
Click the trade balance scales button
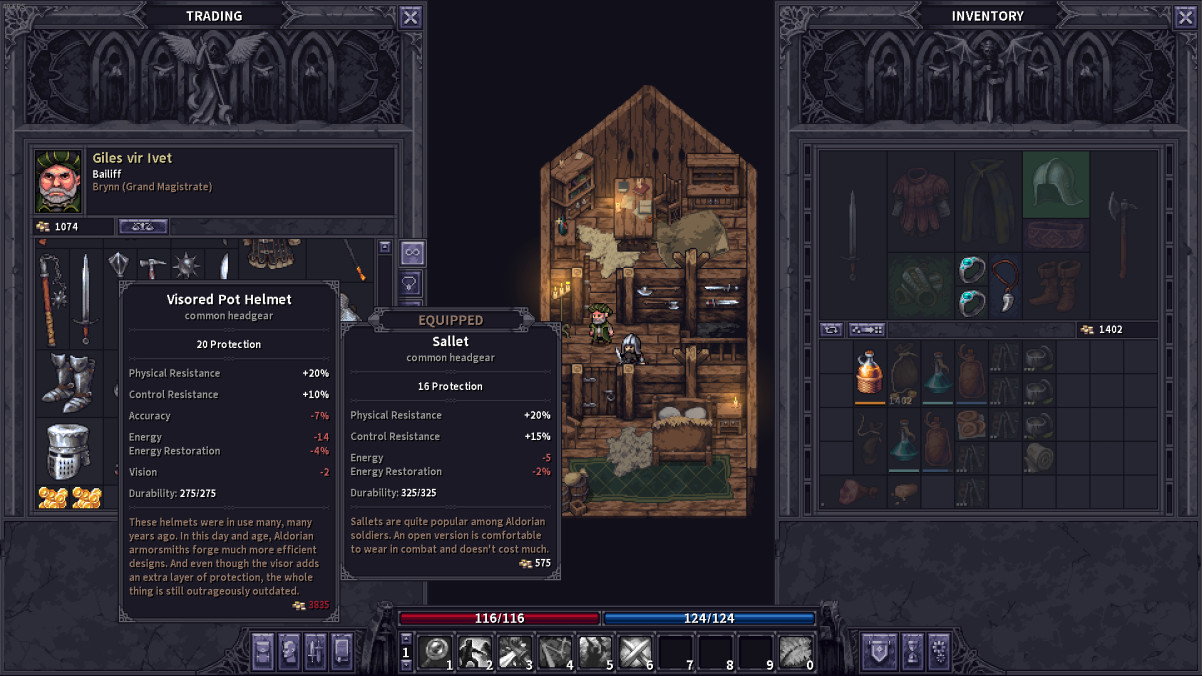pos(143,226)
